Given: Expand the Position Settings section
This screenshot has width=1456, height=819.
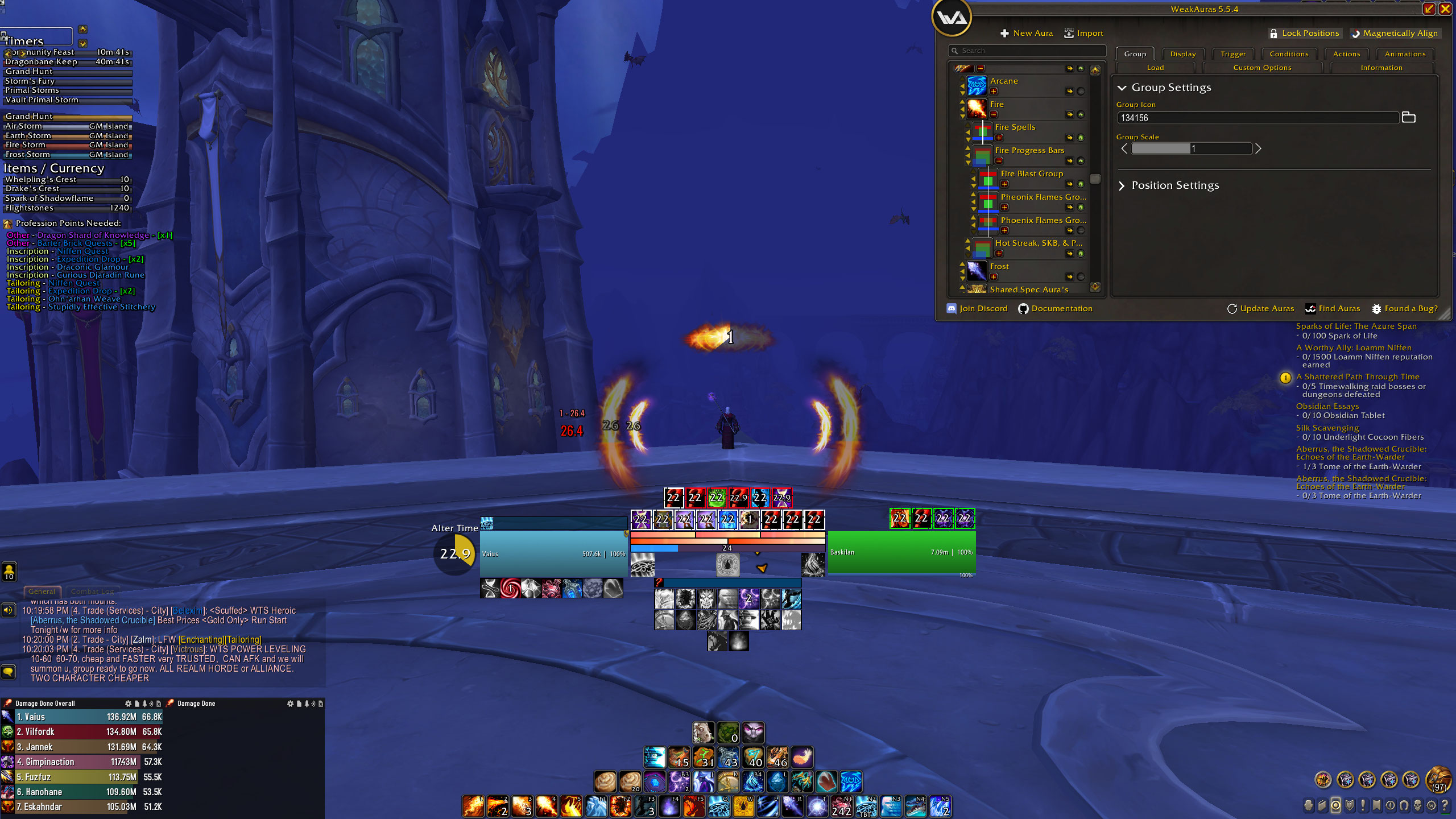Looking at the screenshot, I should click(x=1175, y=185).
